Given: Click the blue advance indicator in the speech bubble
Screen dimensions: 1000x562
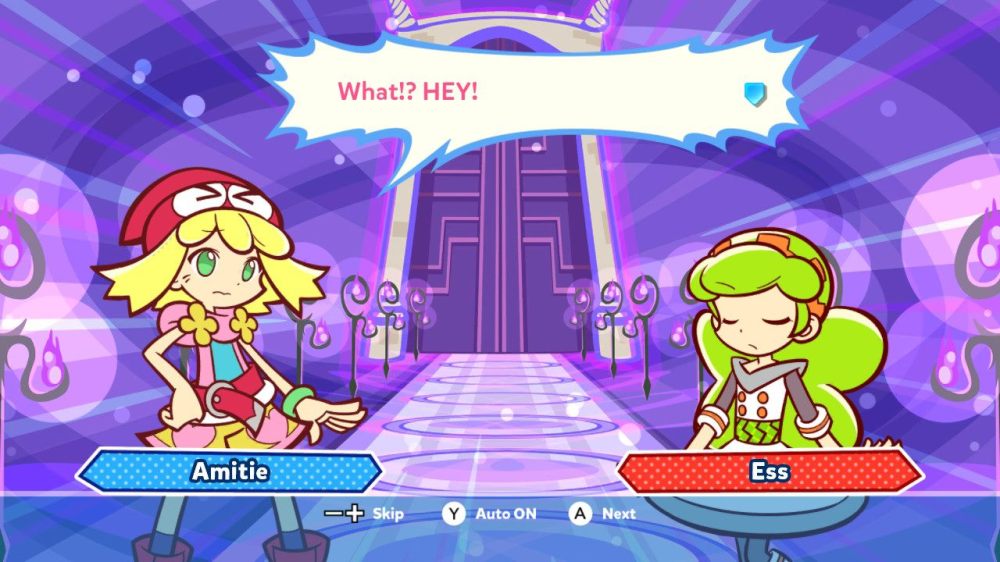Looking at the screenshot, I should pyautogui.click(x=754, y=93).
